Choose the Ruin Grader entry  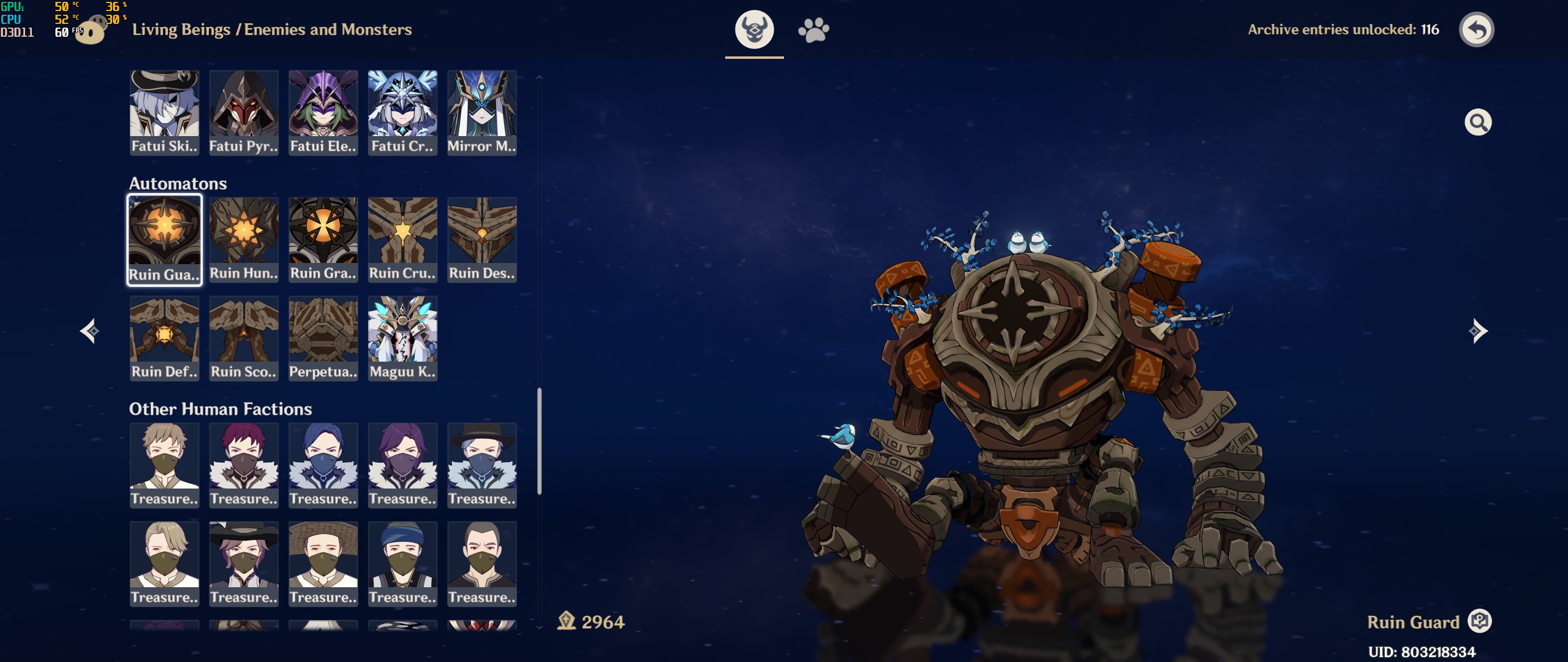(x=323, y=240)
